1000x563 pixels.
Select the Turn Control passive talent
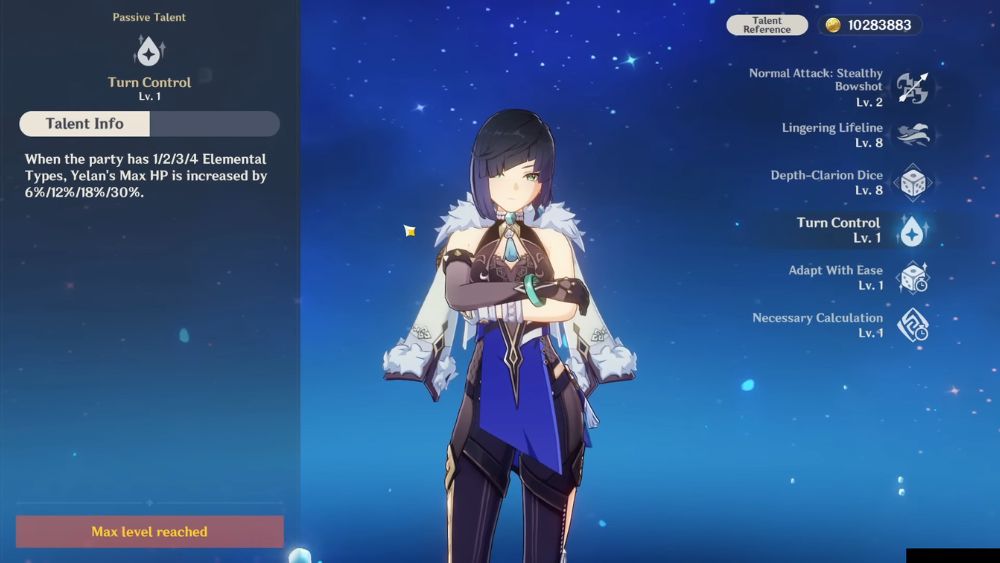(911, 231)
